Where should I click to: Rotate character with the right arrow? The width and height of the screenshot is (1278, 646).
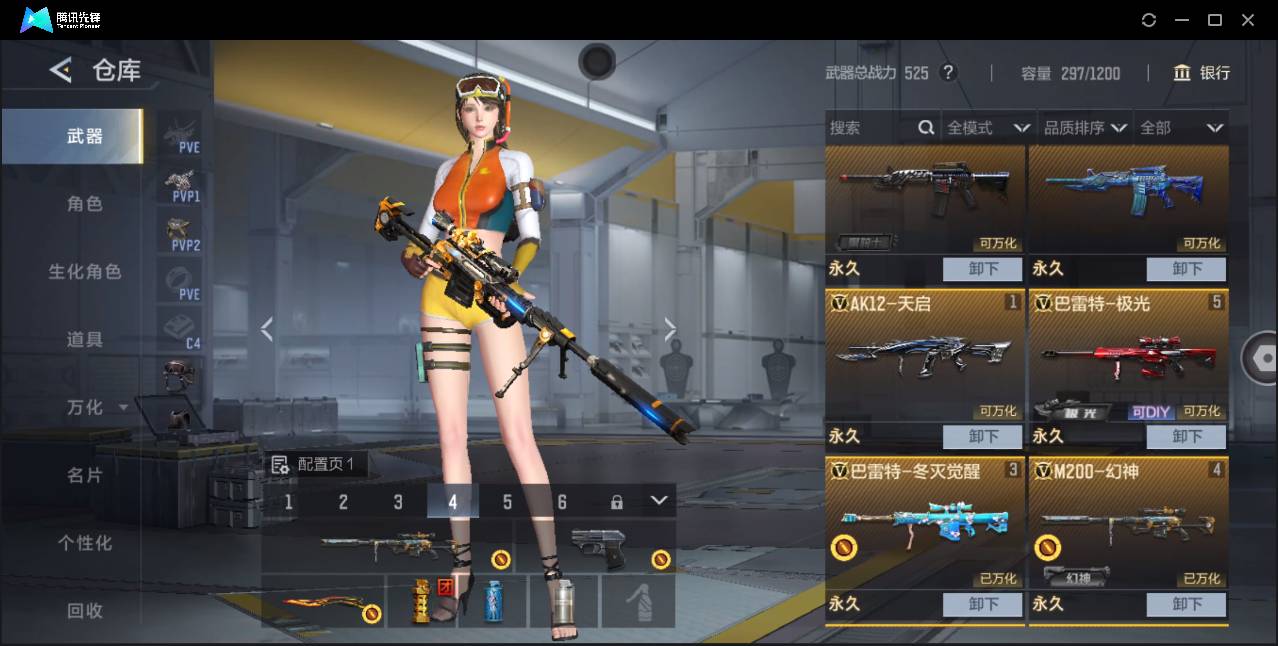pyautogui.click(x=670, y=329)
